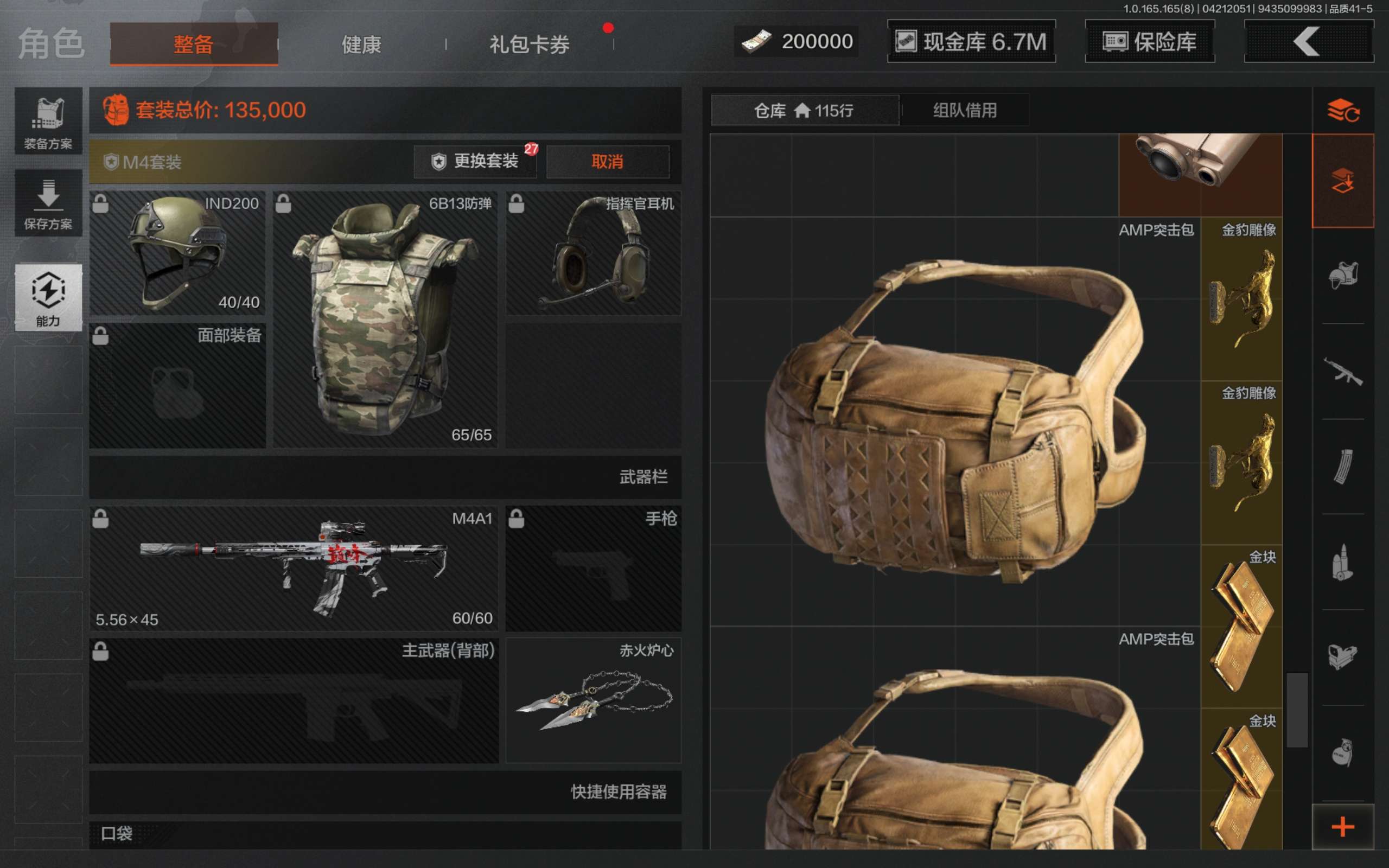Switch to the 健康 tab
1389x868 pixels.
[361, 44]
